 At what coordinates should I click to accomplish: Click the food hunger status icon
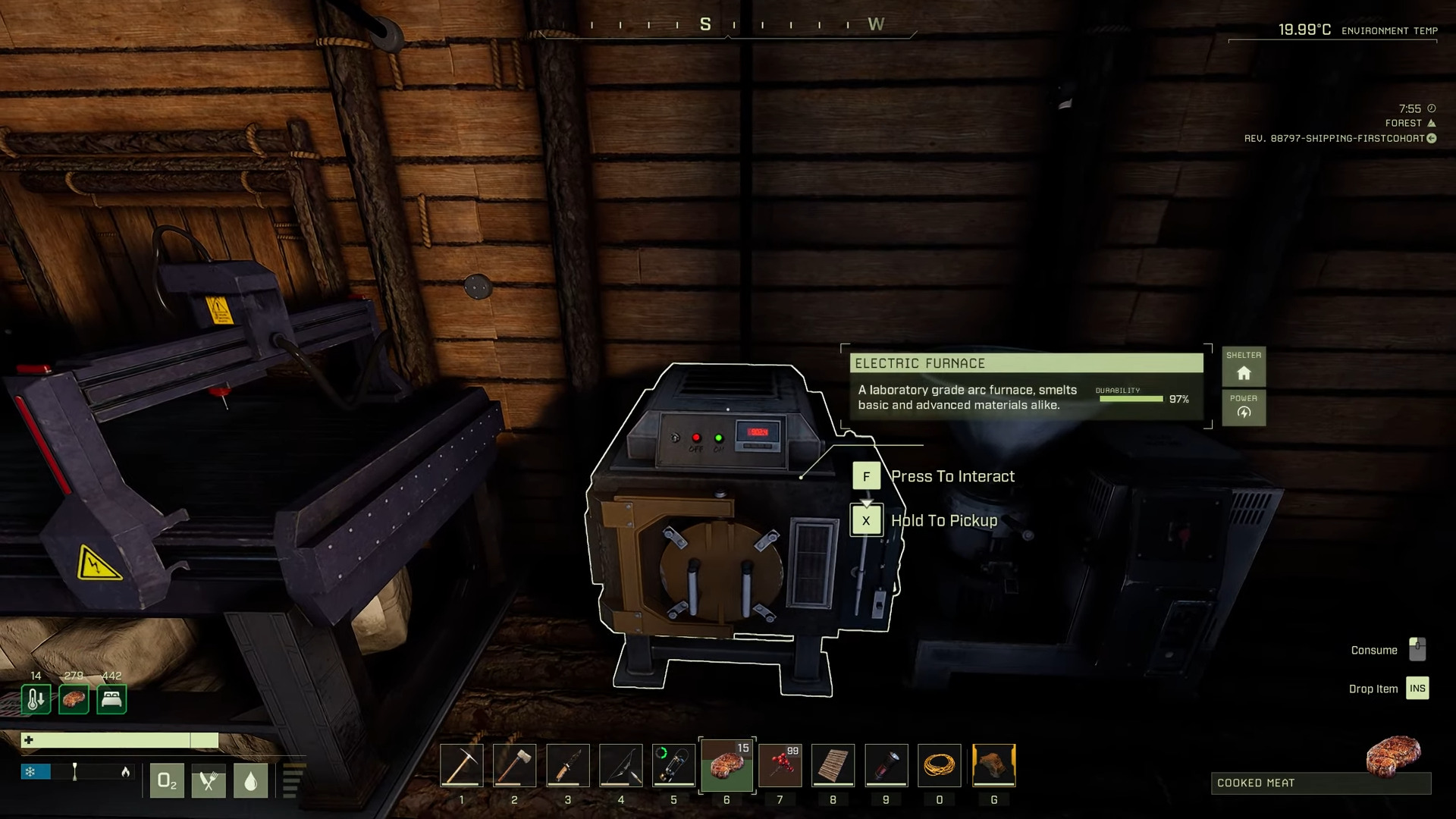pyautogui.click(x=209, y=780)
